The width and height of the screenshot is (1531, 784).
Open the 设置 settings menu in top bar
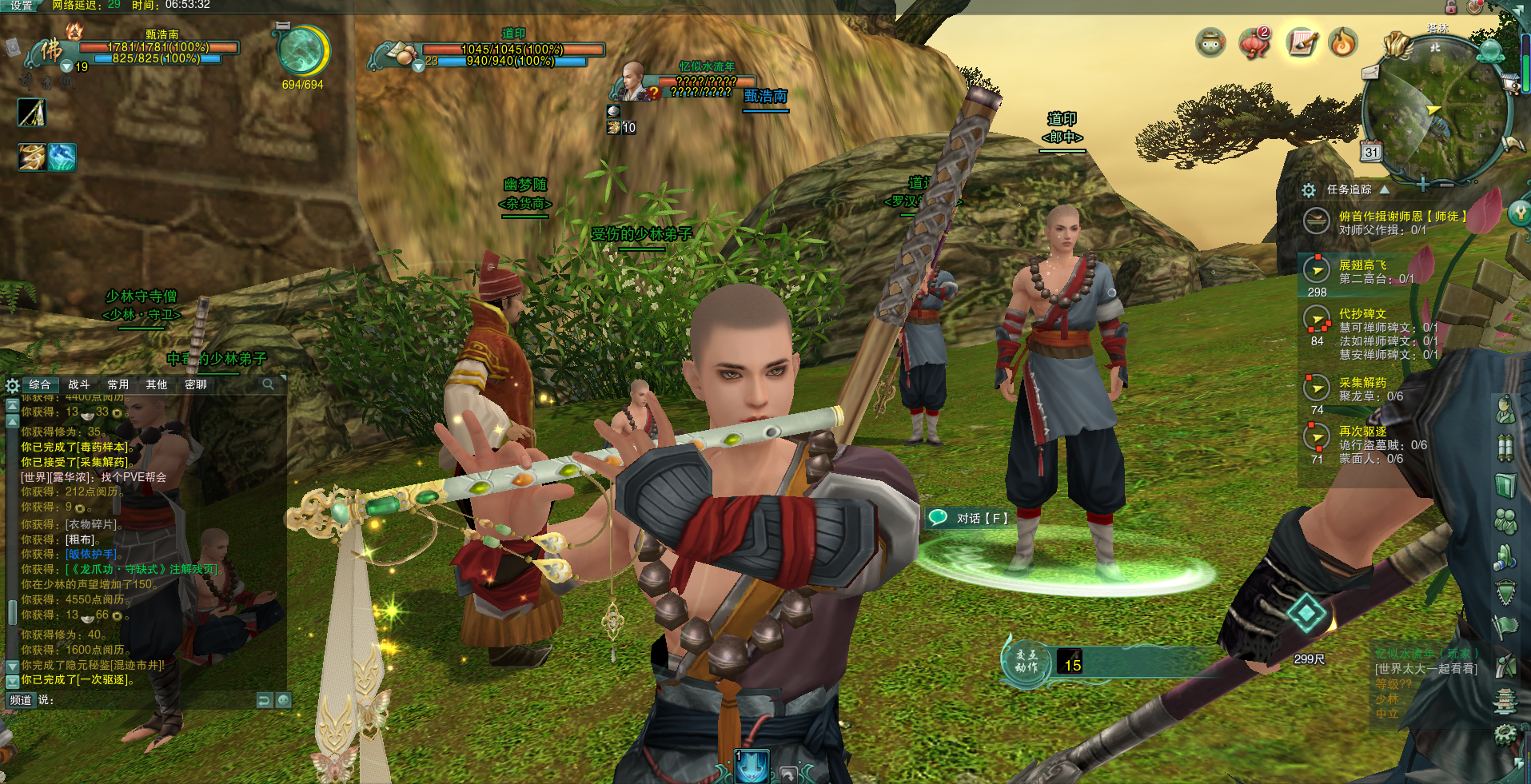click(22, 6)
